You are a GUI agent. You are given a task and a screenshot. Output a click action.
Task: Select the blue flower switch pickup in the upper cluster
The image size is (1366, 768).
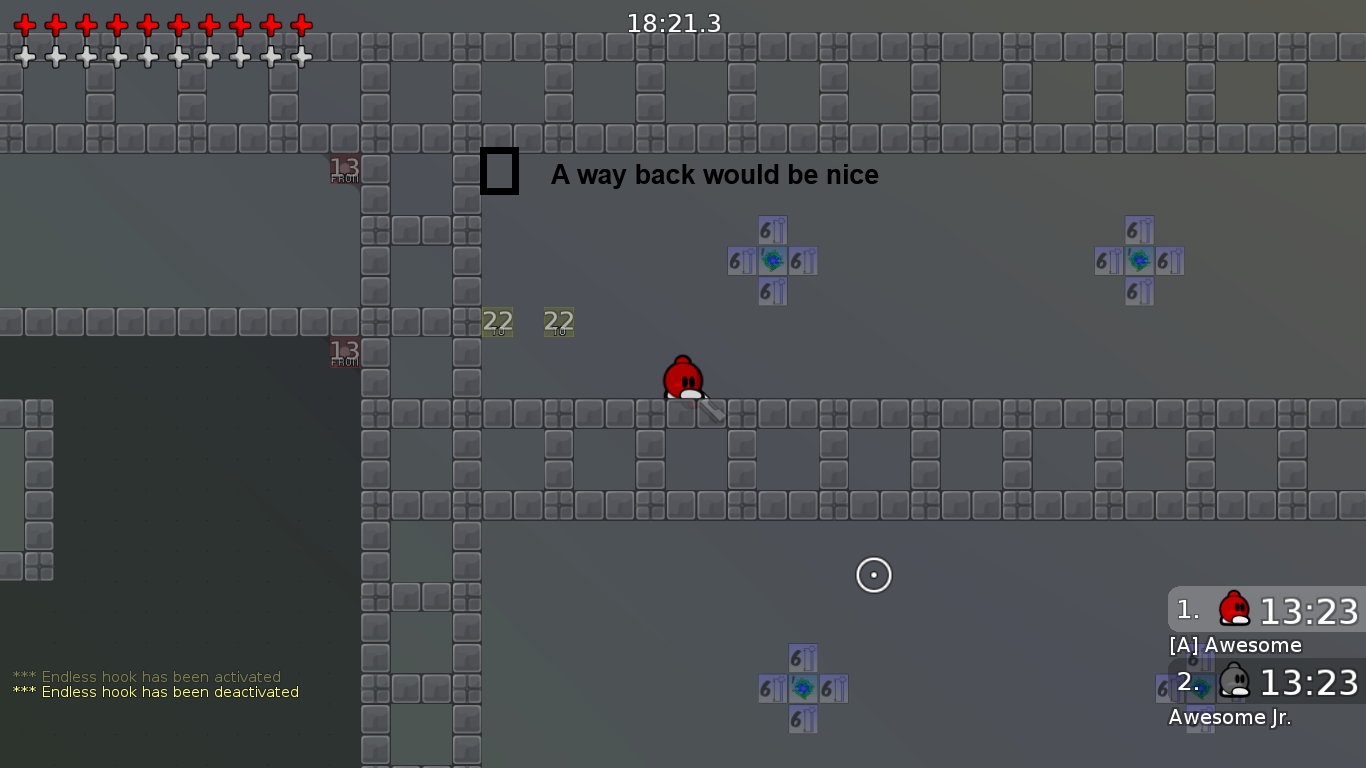point(771,261)
